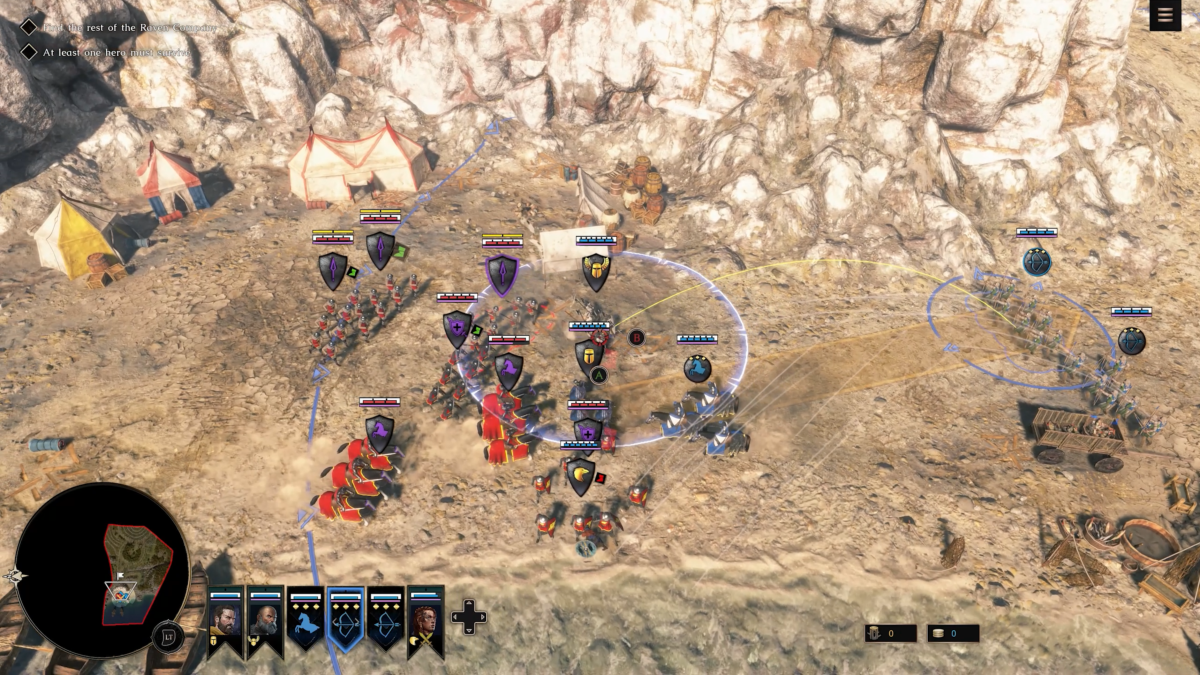1200x675 pixels.
Task: Select the blue-ringed archer marker on the field
Action: (x=1037, y=262)
